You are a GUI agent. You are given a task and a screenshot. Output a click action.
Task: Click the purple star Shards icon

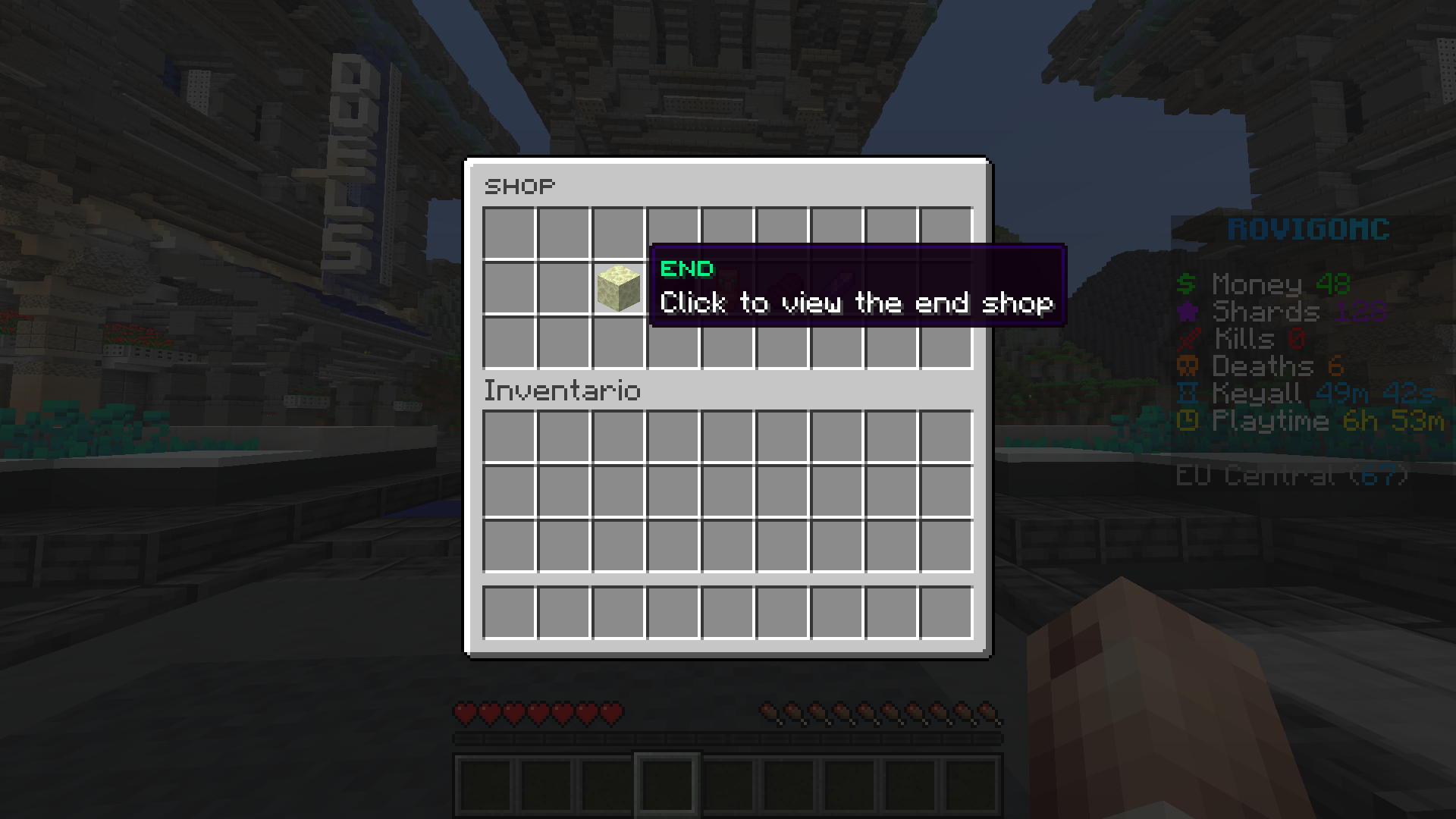coord(1188,312)
